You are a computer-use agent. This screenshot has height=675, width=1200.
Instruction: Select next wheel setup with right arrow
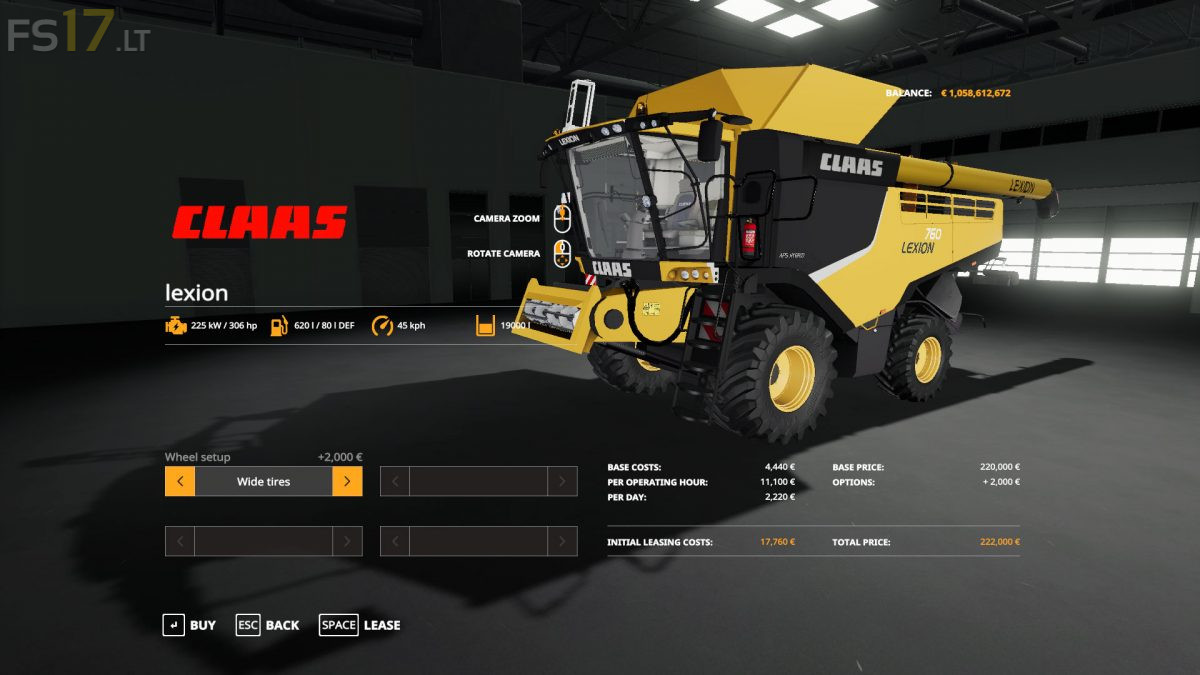[347, 482]
